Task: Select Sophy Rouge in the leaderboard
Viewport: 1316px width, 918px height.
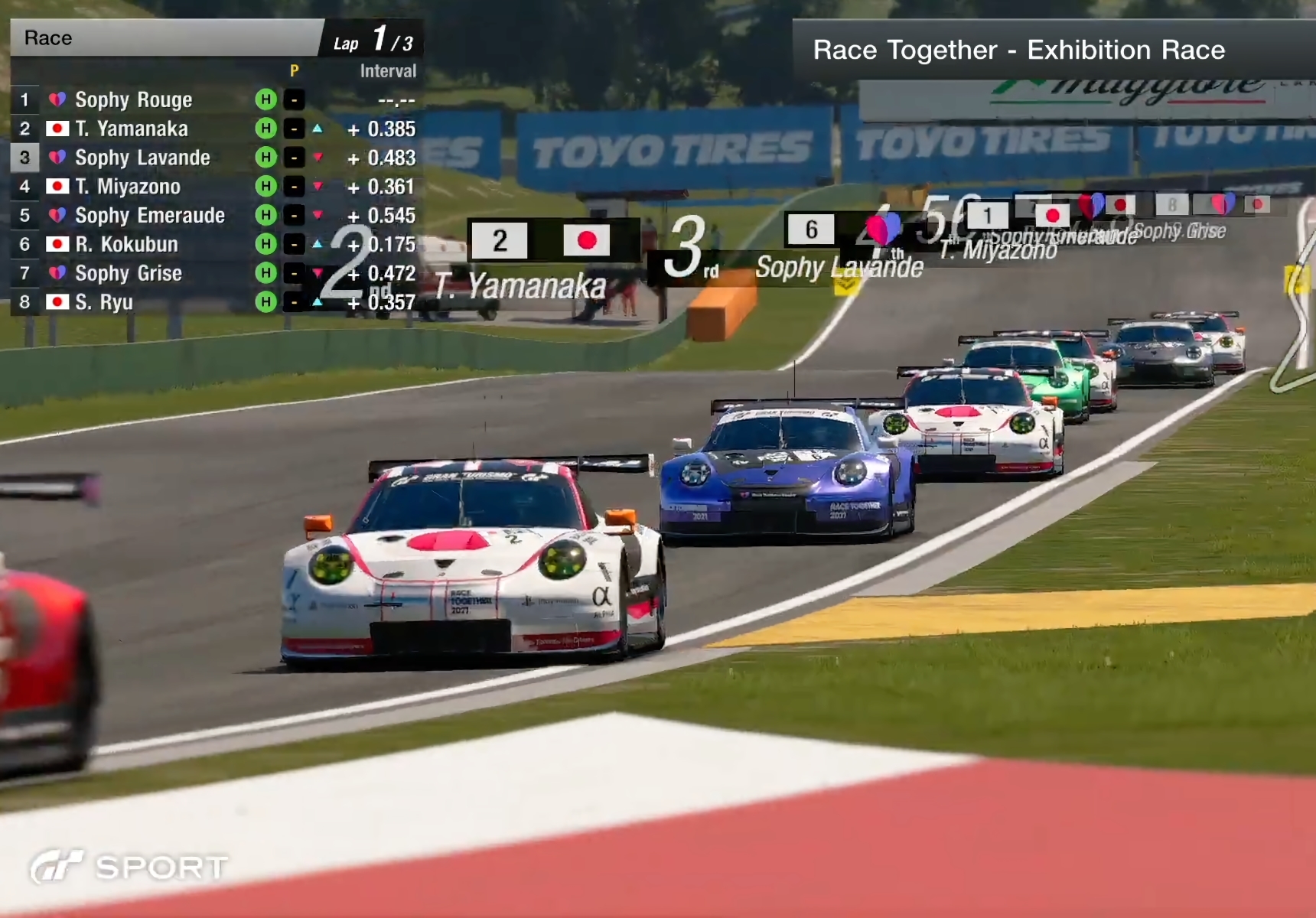Action: (134, 99)
